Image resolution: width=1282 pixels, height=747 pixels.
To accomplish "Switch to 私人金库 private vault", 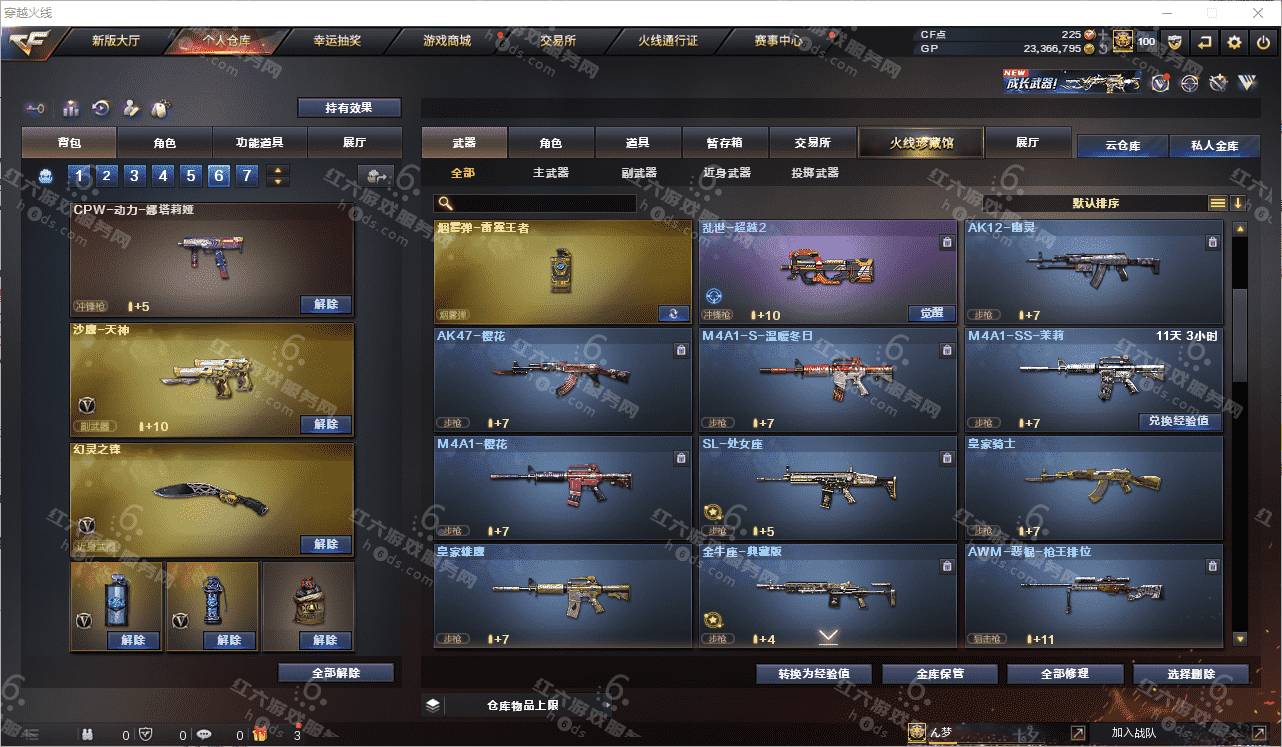I will 1214,146.
